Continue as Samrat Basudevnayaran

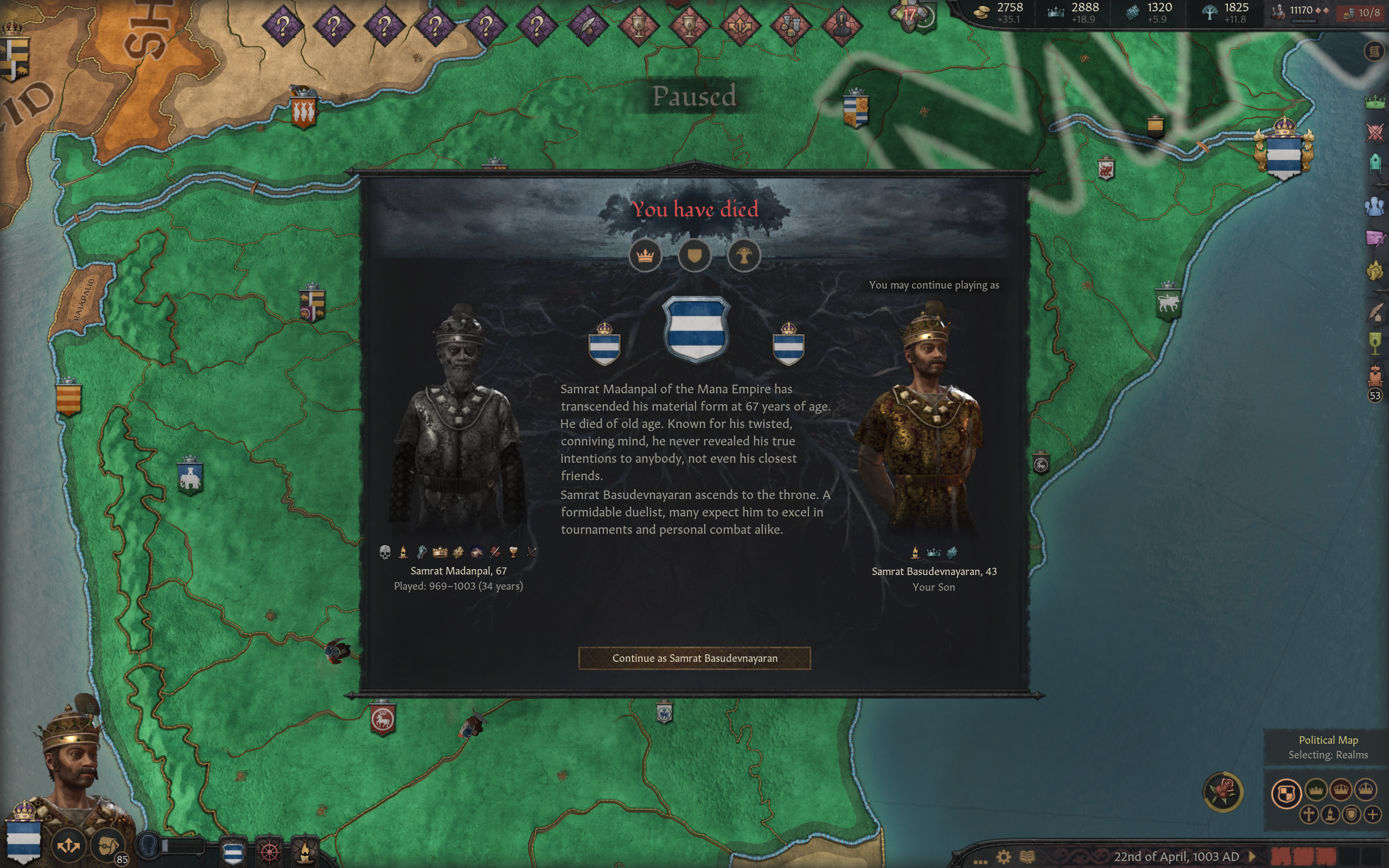694,658
